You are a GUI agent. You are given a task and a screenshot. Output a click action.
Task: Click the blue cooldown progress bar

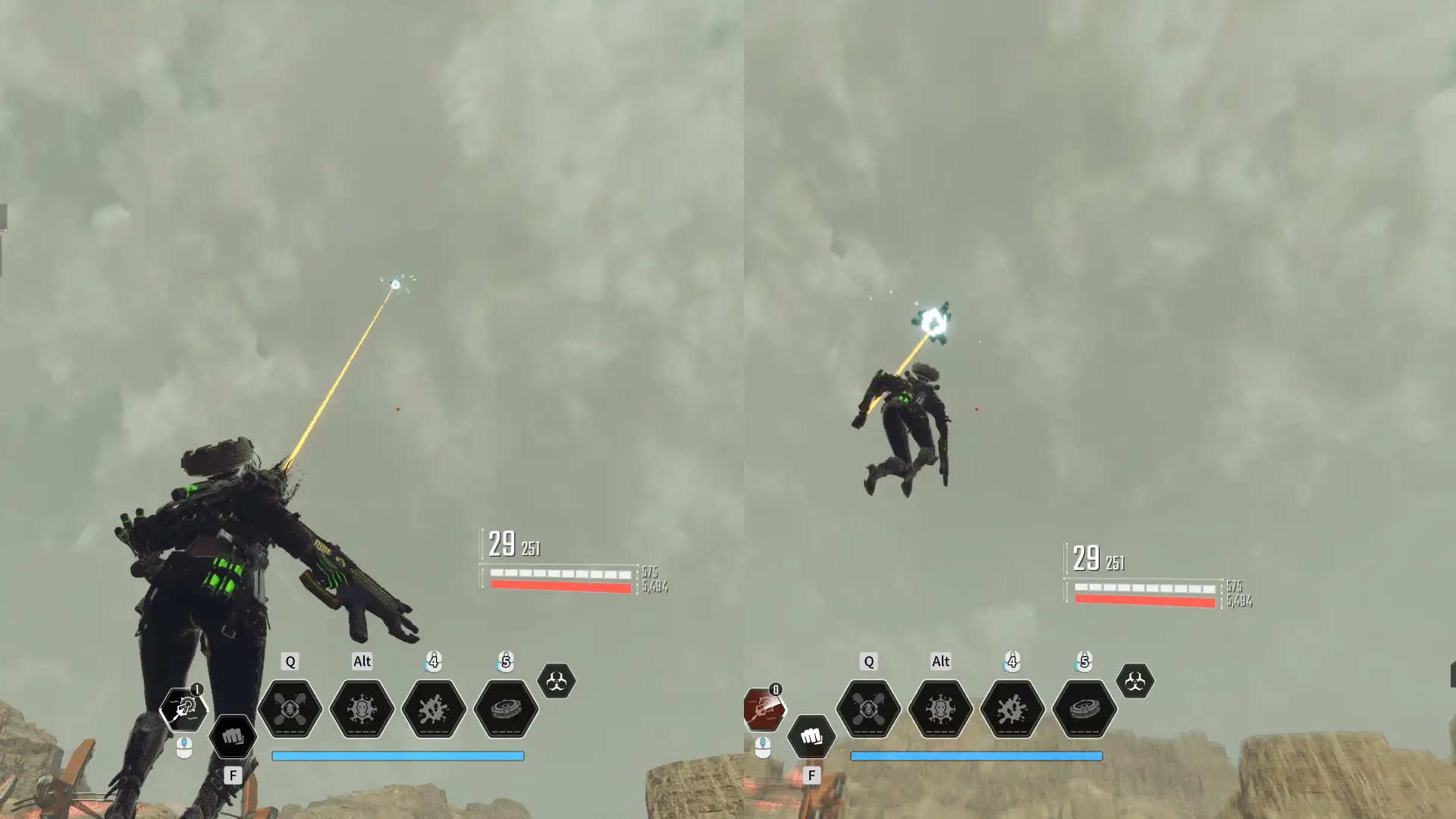click(x=397, y=755)
